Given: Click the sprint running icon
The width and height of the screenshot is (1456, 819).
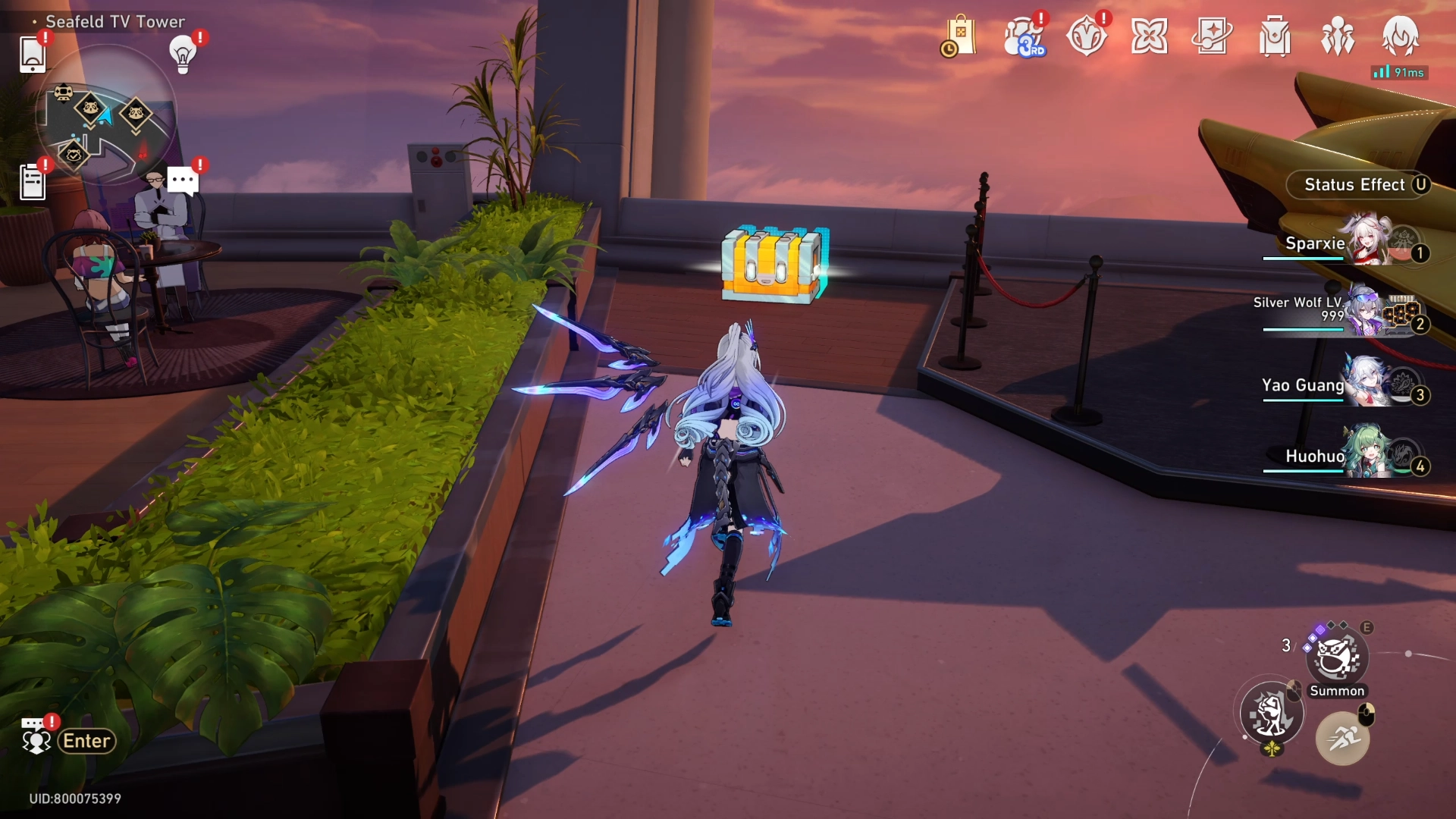Looking at the screenshot, I should [x=1342, y=737].
